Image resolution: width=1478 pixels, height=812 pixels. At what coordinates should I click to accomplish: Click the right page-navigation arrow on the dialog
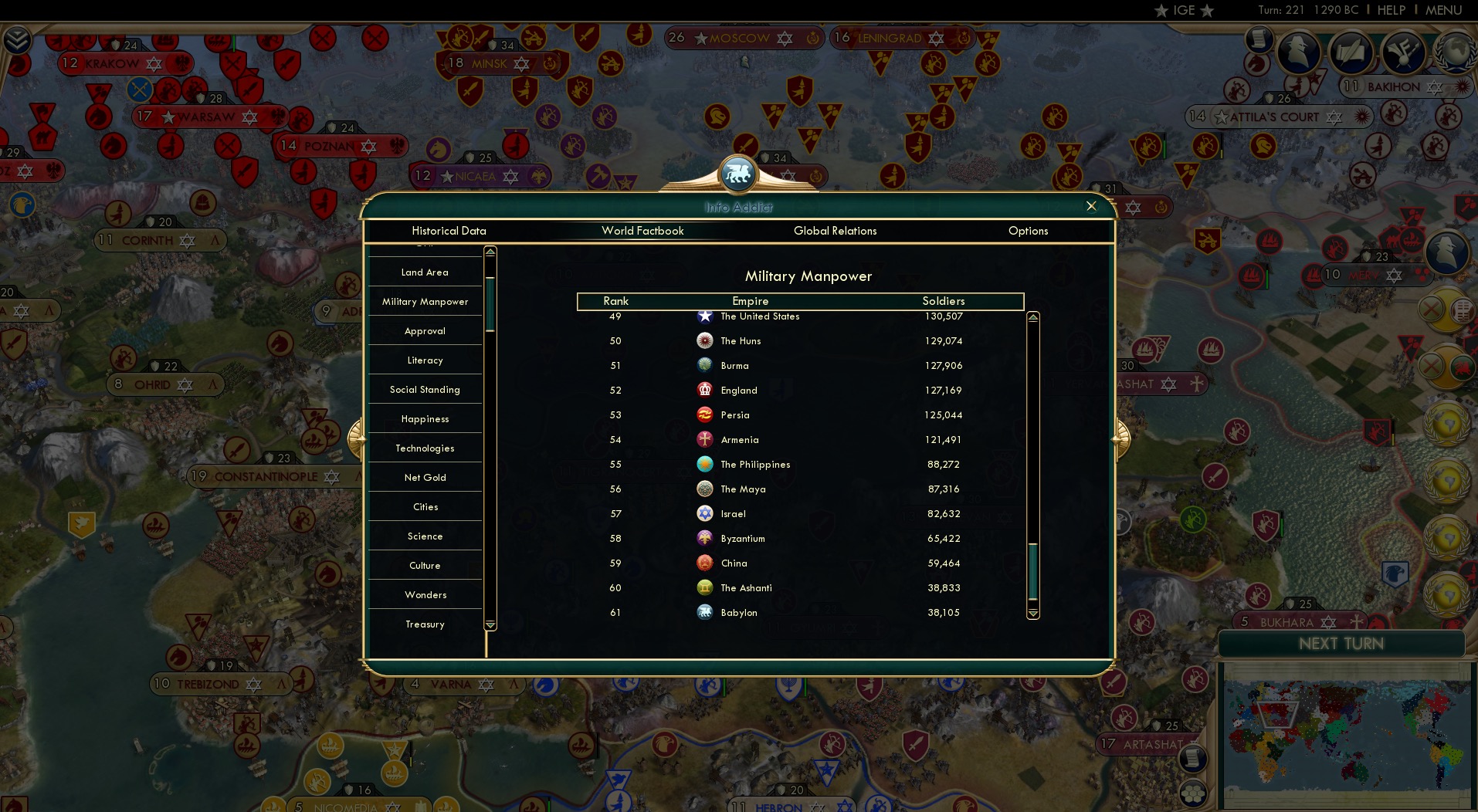[x=1121, y=438]
